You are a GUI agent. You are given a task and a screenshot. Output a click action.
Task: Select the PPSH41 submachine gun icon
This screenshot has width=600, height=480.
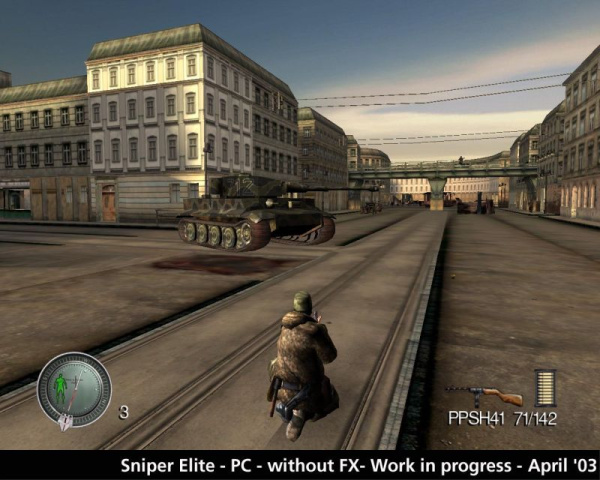(484, 395)
